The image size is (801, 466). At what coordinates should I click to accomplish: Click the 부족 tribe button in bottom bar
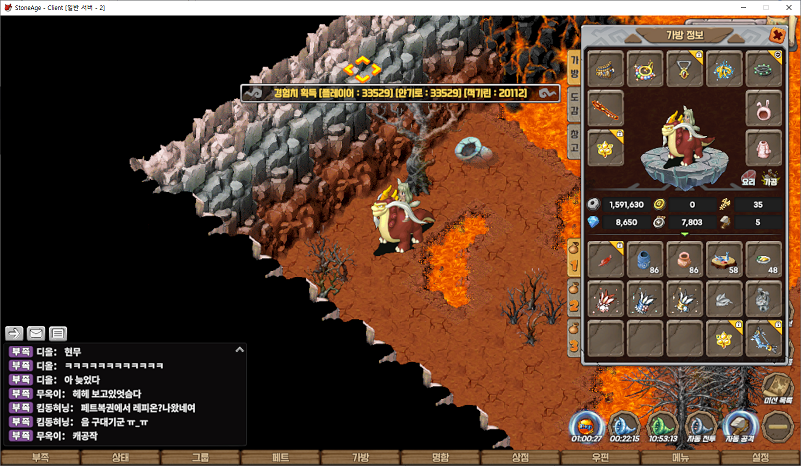tap(41, 457)
